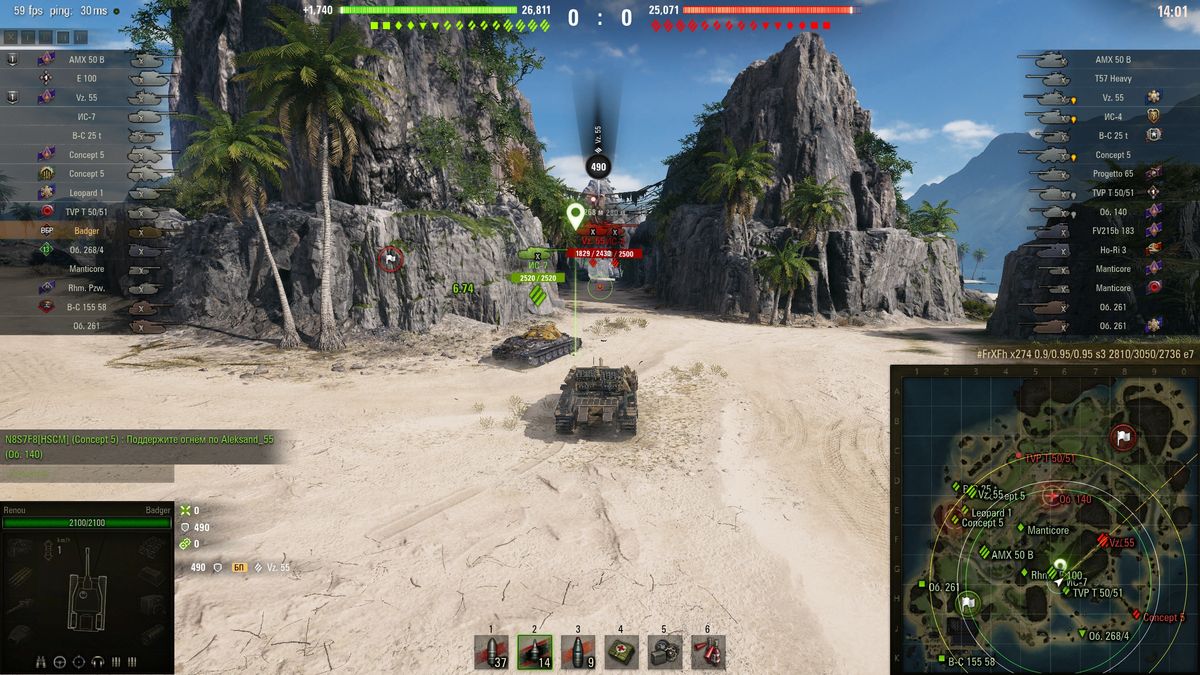
Task: Click the binoculars crew icon in damage panel
Action: click(x=39, y=661)
